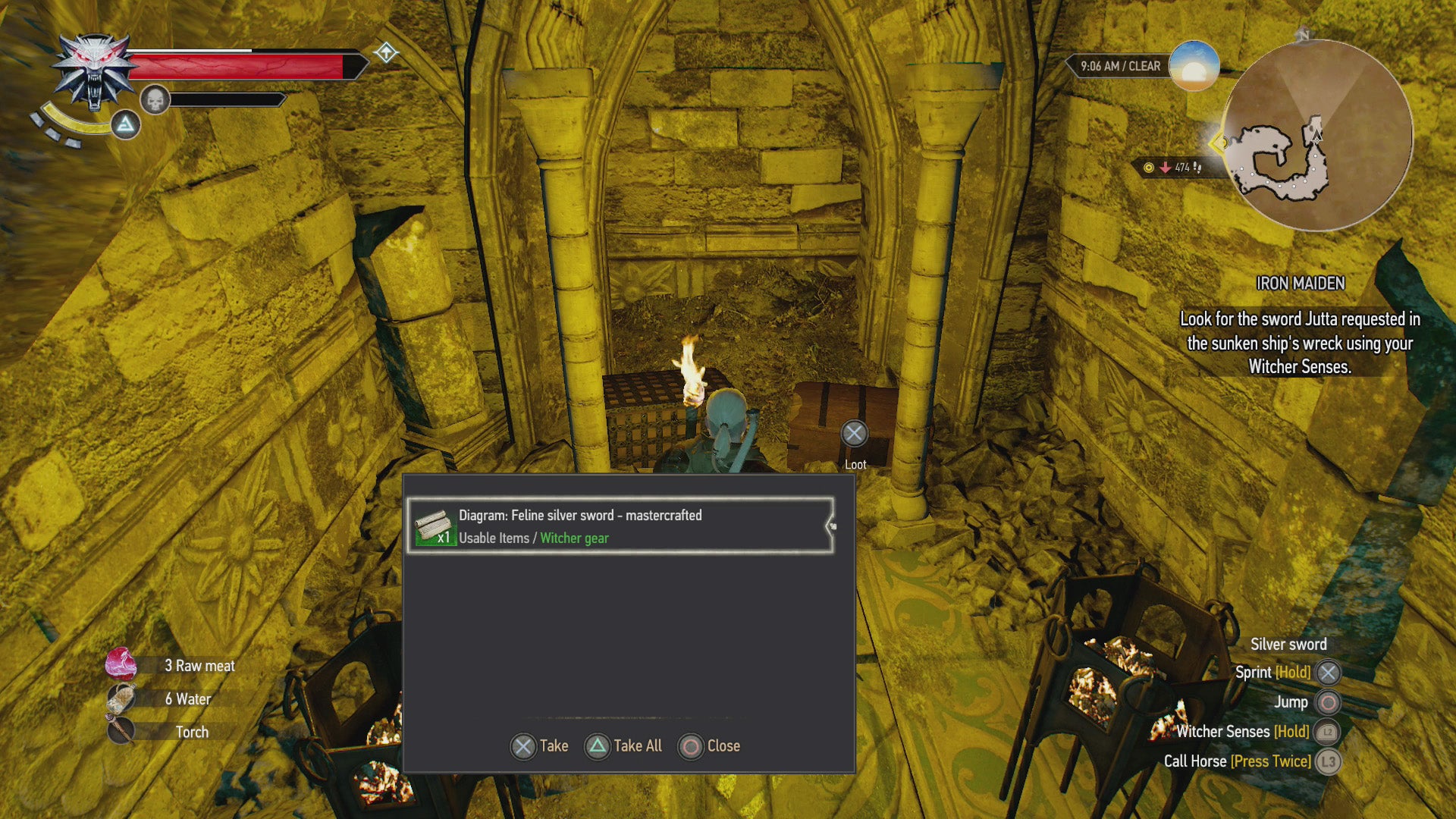The height and width of the screenshot is (819, 1456).
Task: Take the selected loot item
Action: tap(539, 746)
